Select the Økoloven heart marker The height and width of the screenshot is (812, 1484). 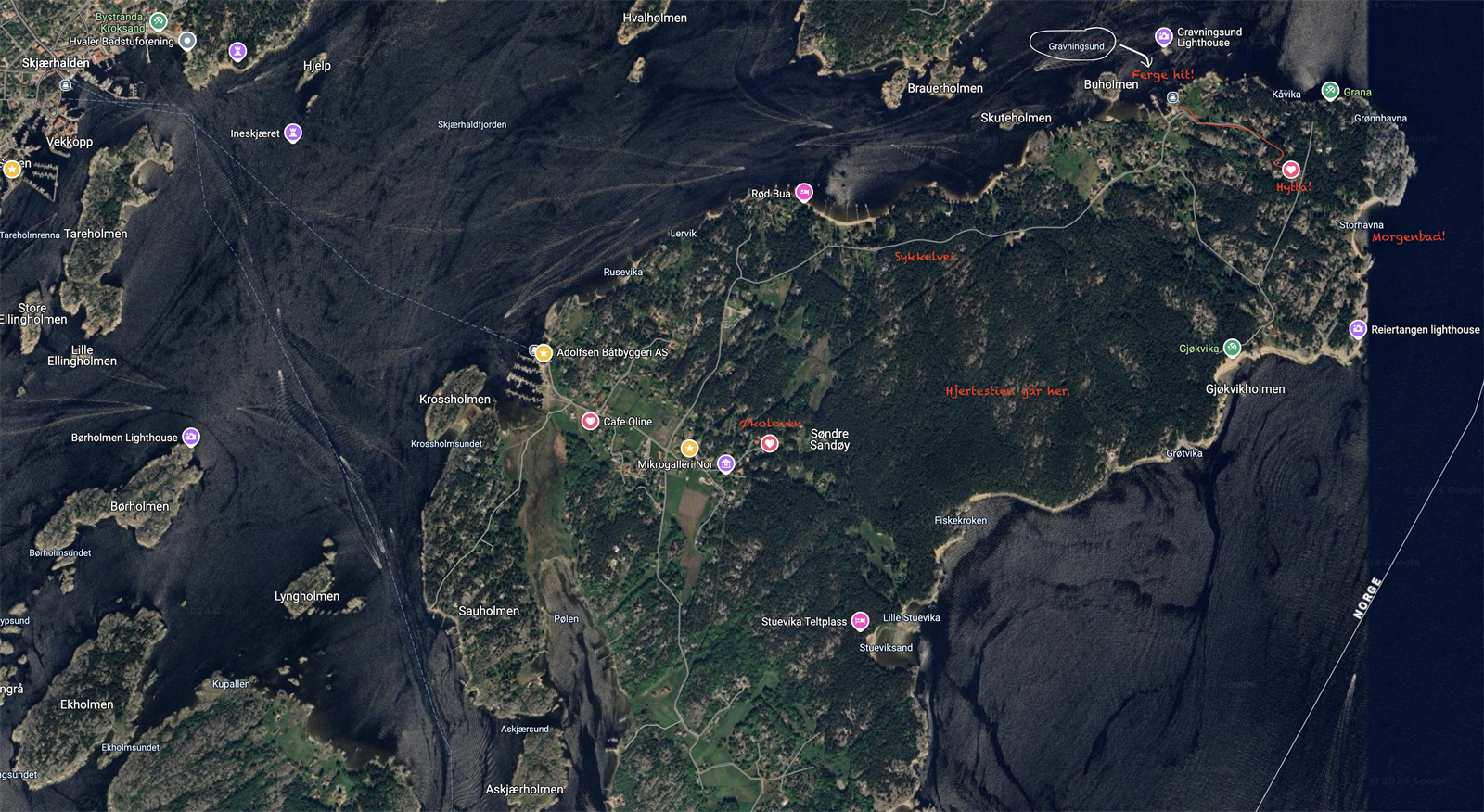pos(770,443)
